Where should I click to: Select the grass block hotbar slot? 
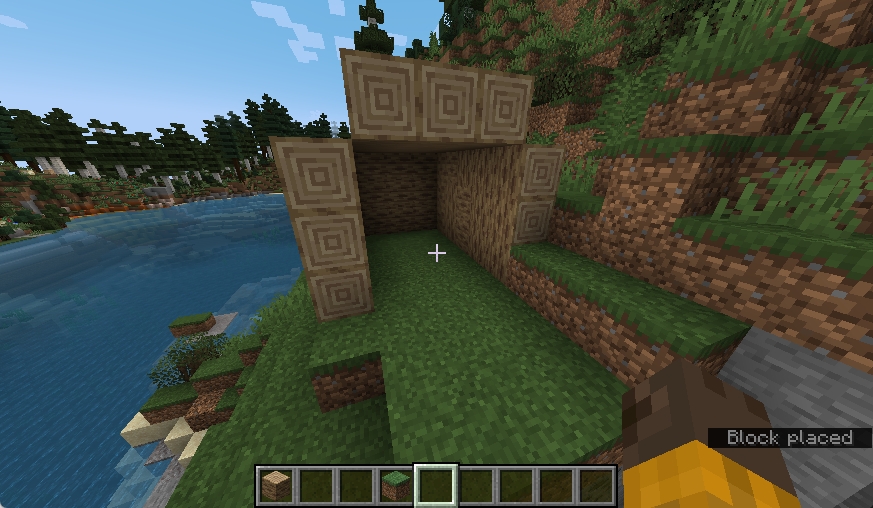click(396, 486)
